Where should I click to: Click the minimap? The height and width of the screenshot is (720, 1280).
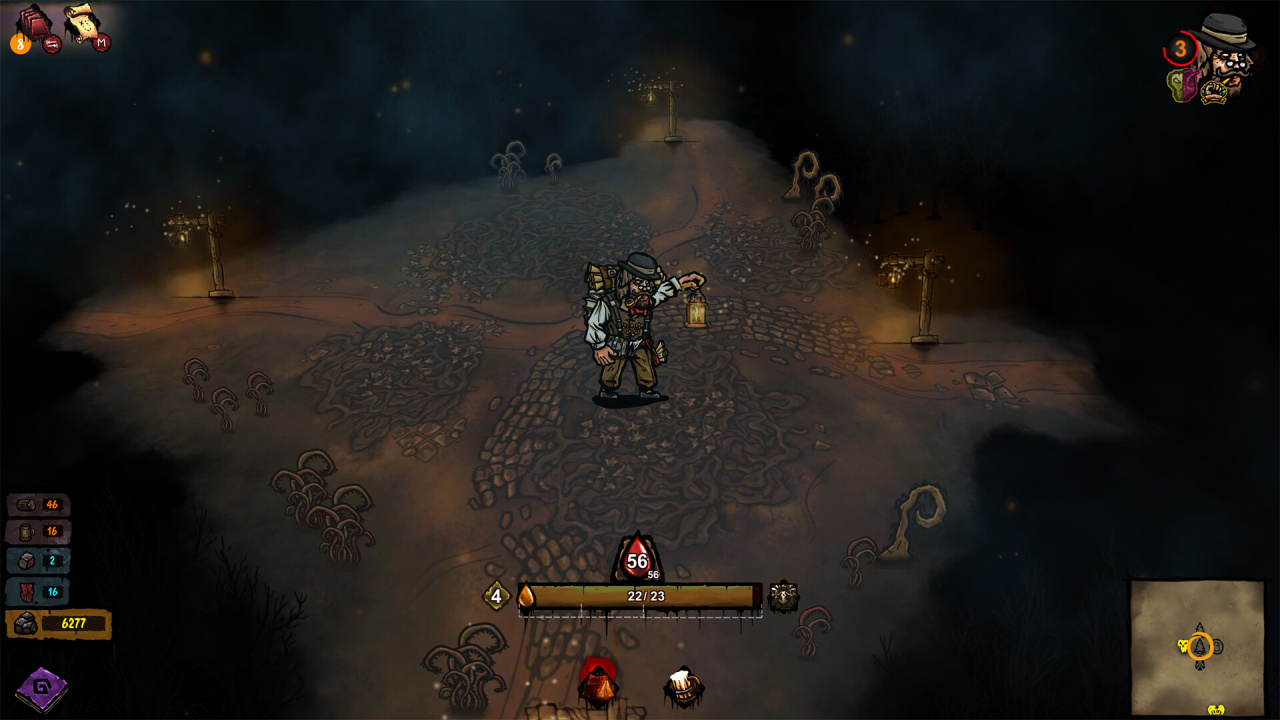click(1197, 646)
